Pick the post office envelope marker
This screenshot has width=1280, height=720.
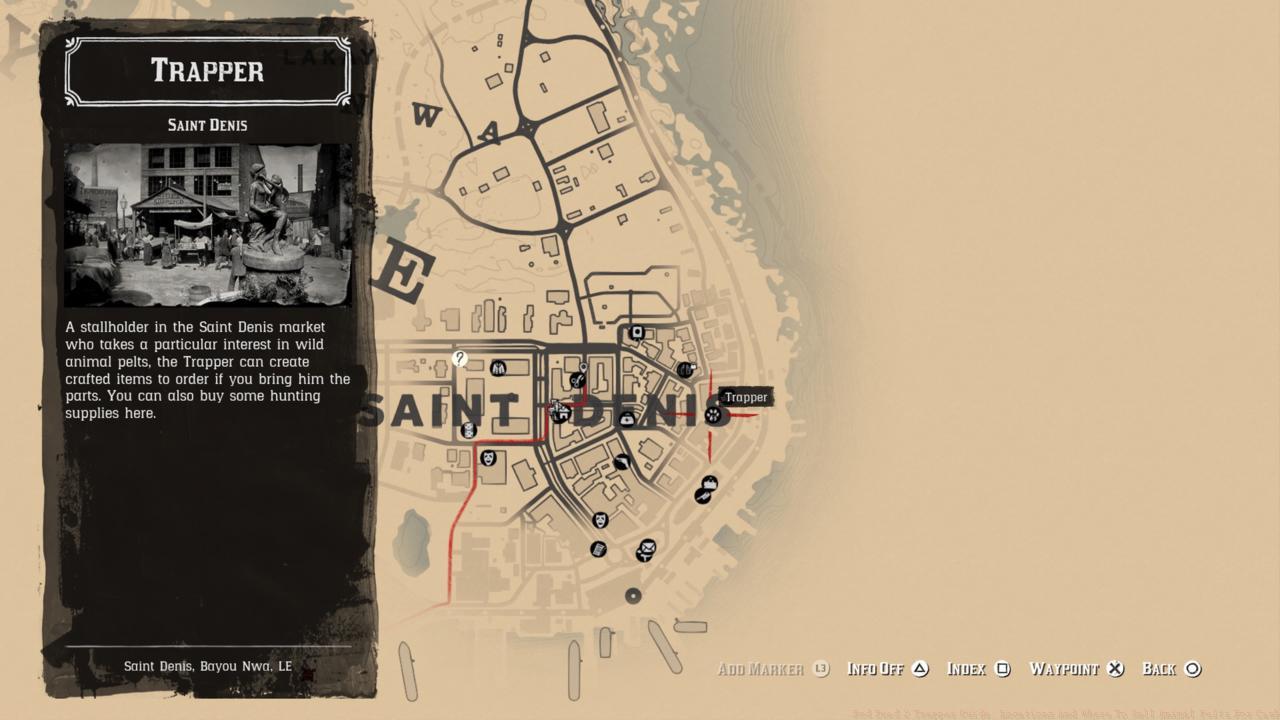(x=647, y=548)
